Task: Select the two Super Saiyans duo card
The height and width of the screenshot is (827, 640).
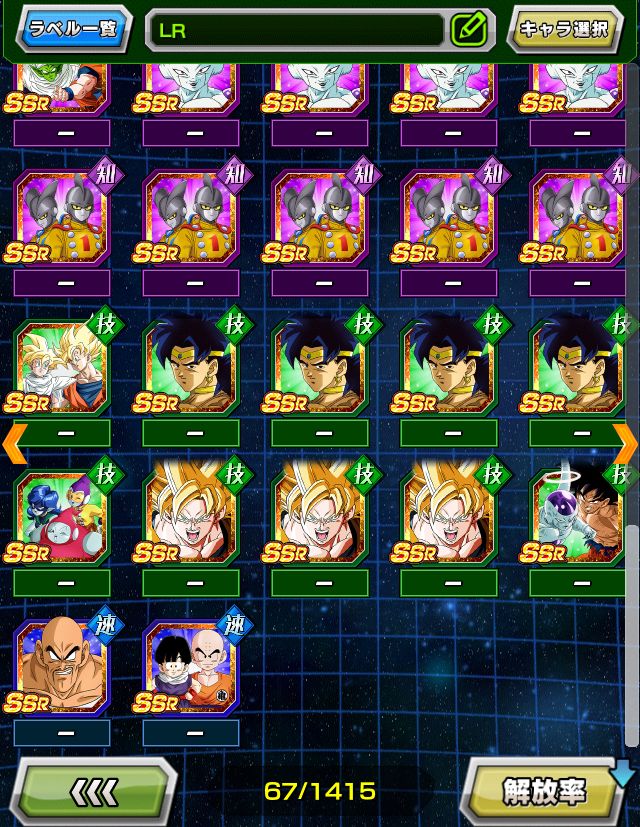Action: pyautogui.click(x=62, y=368)
